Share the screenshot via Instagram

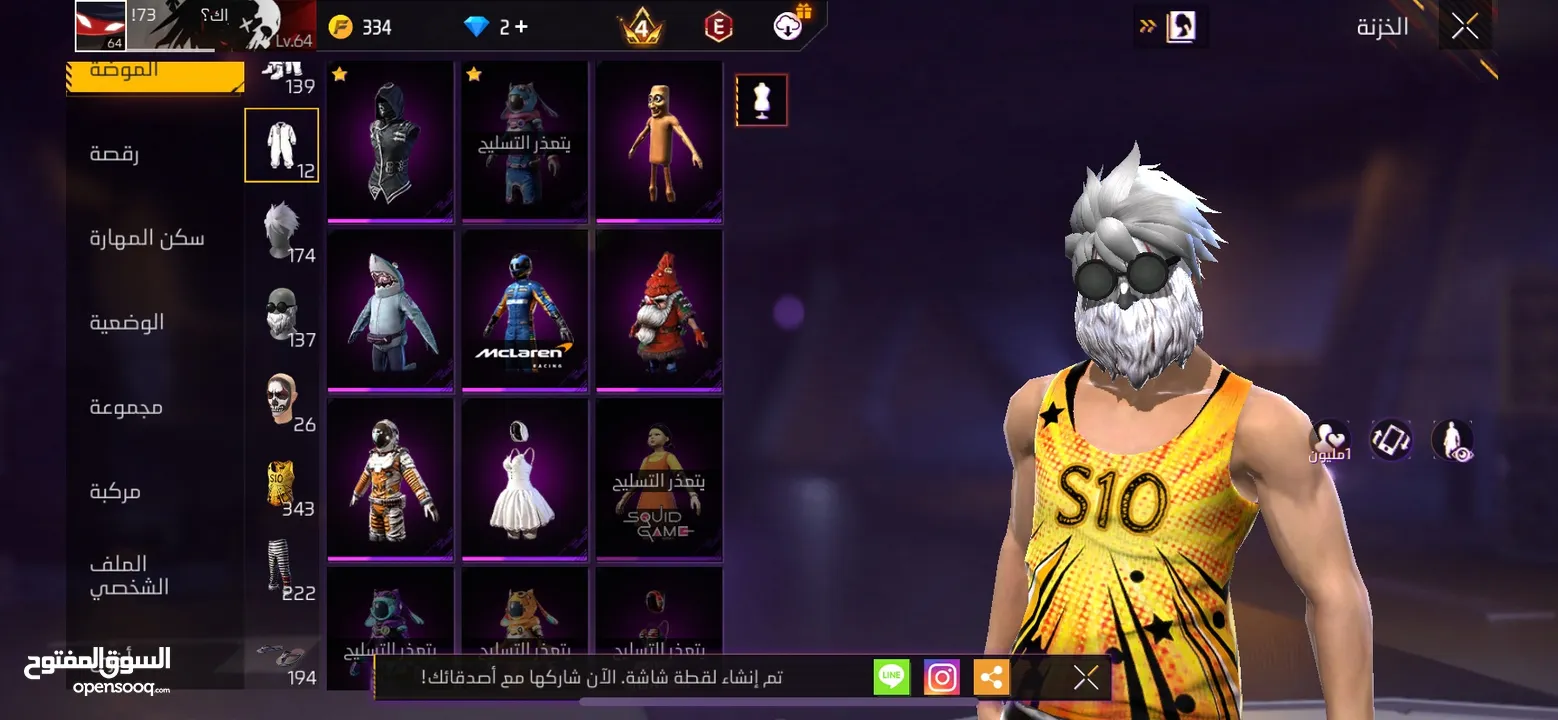(941, 676)
